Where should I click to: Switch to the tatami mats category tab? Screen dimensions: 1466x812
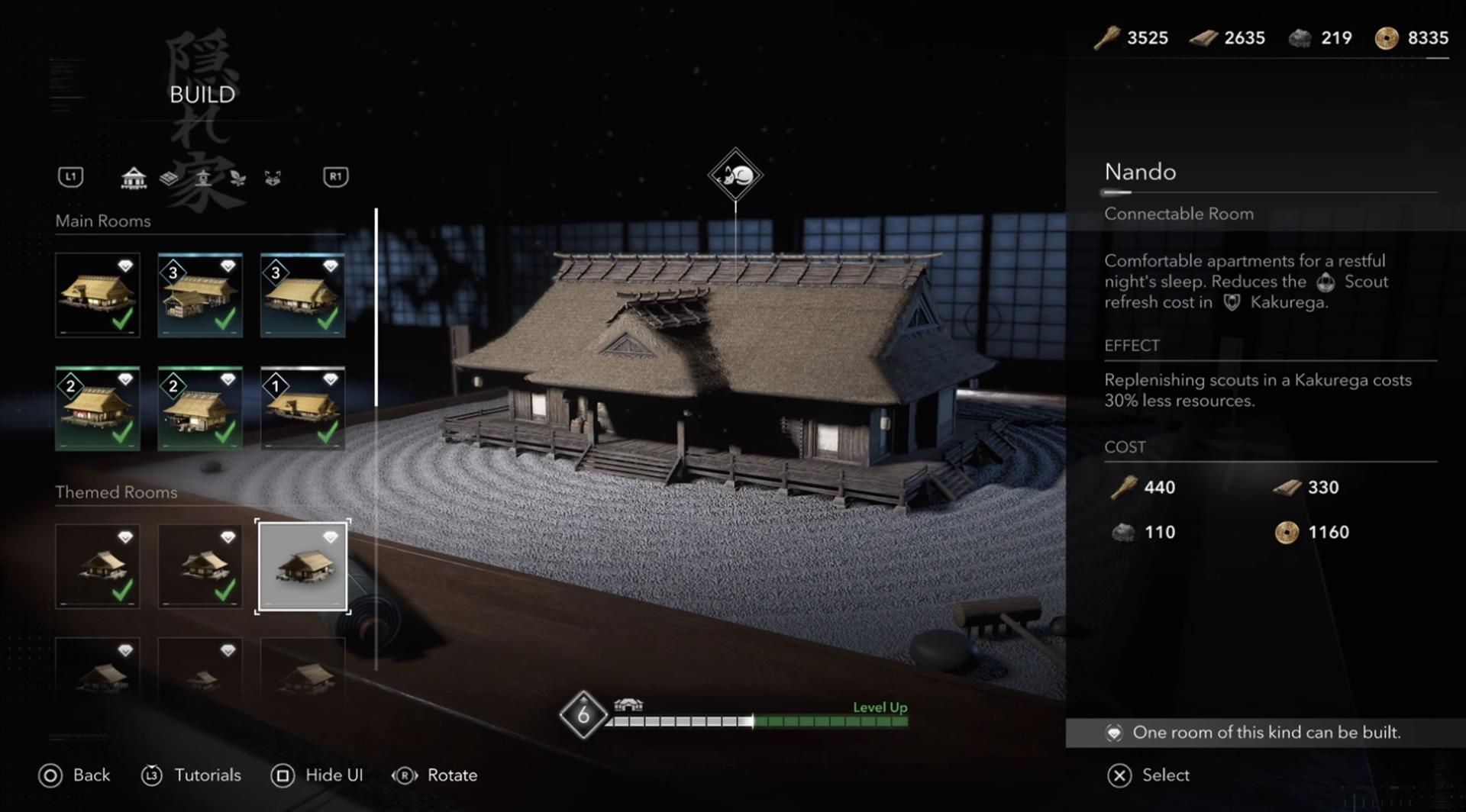pyautogui.click(x=169, y=178)
